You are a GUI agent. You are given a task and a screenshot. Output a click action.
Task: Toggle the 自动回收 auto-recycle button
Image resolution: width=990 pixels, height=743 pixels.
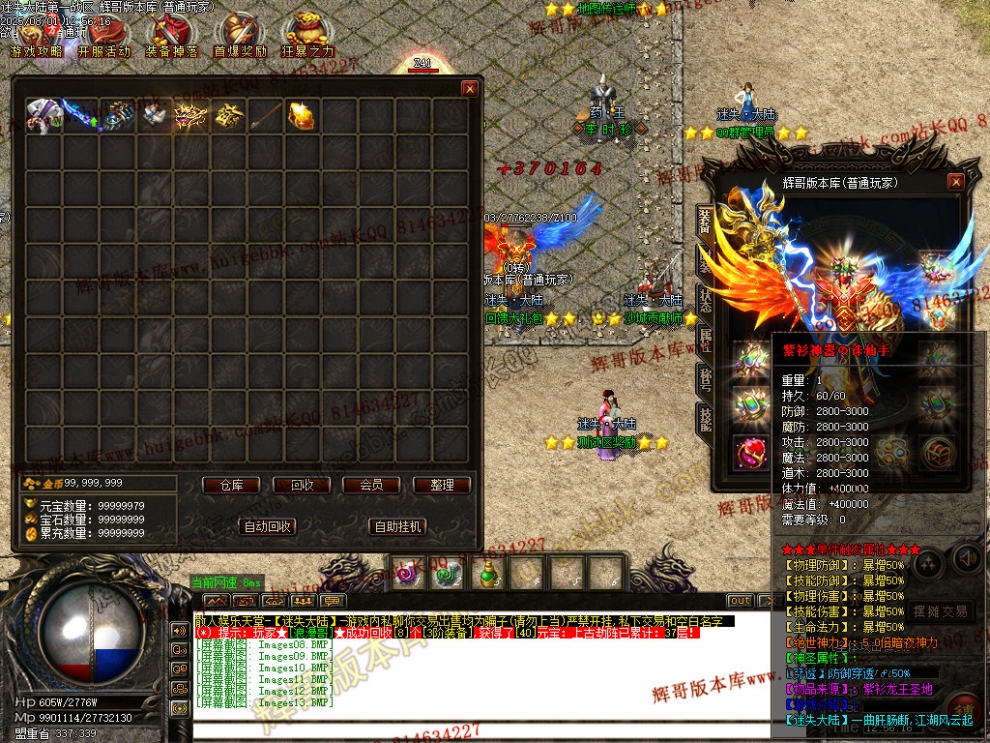(267, 526)
